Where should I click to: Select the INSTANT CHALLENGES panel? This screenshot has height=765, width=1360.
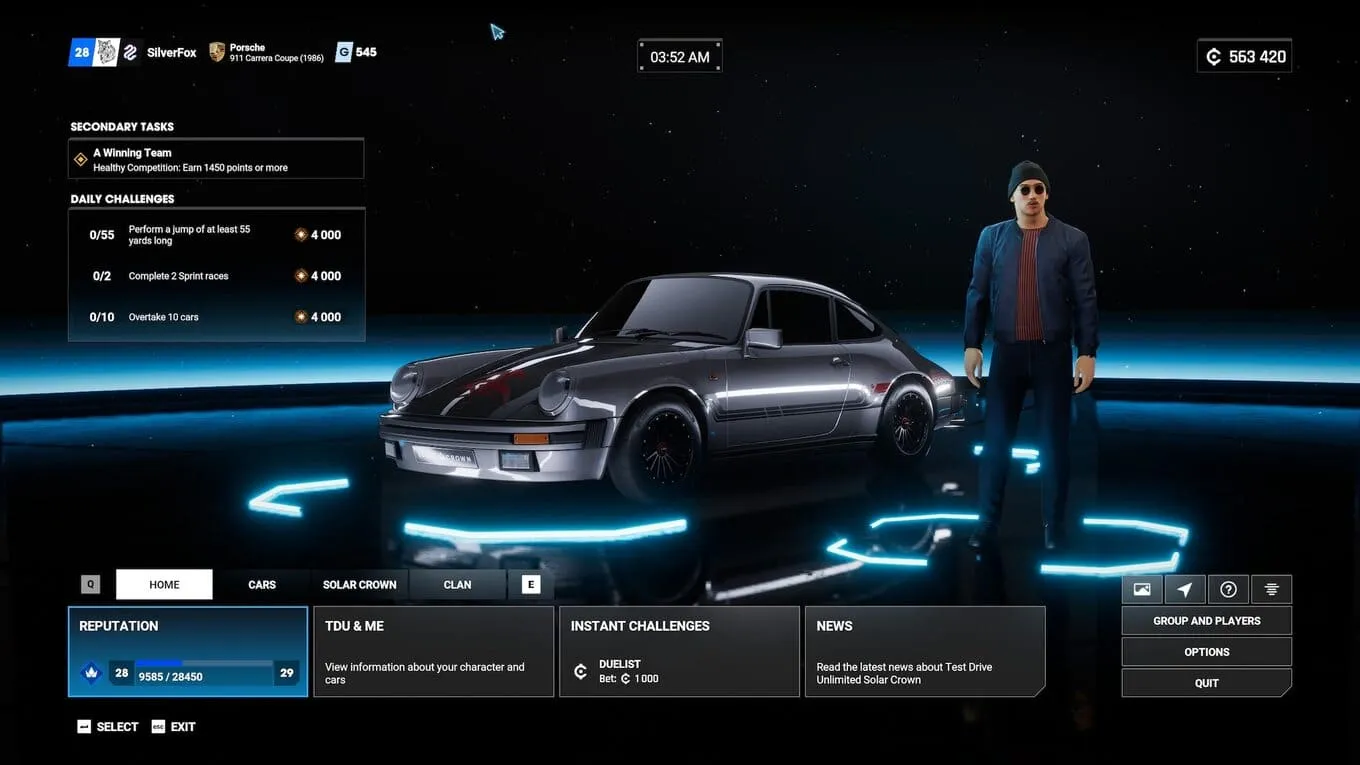pyautogui.click(x=679, y=651)
